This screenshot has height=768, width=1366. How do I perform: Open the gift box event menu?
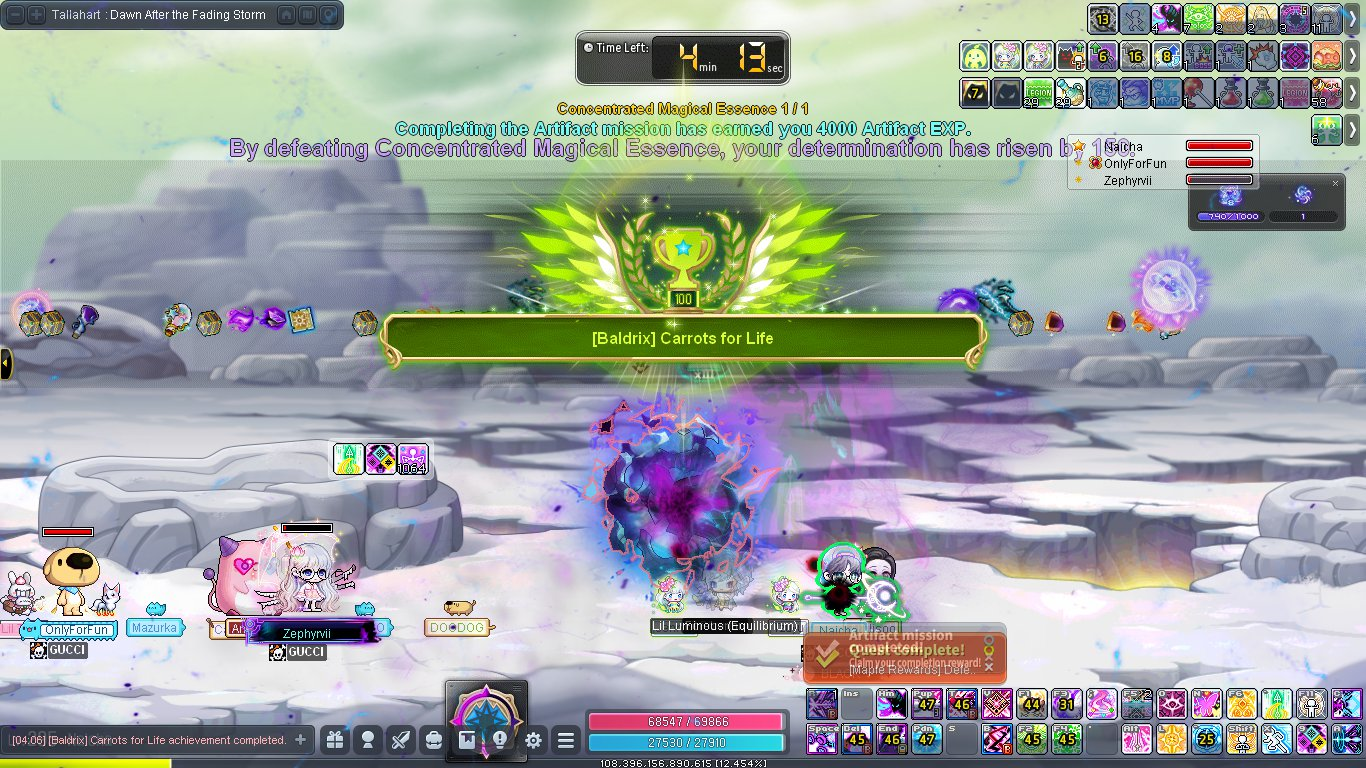[334, 741]
